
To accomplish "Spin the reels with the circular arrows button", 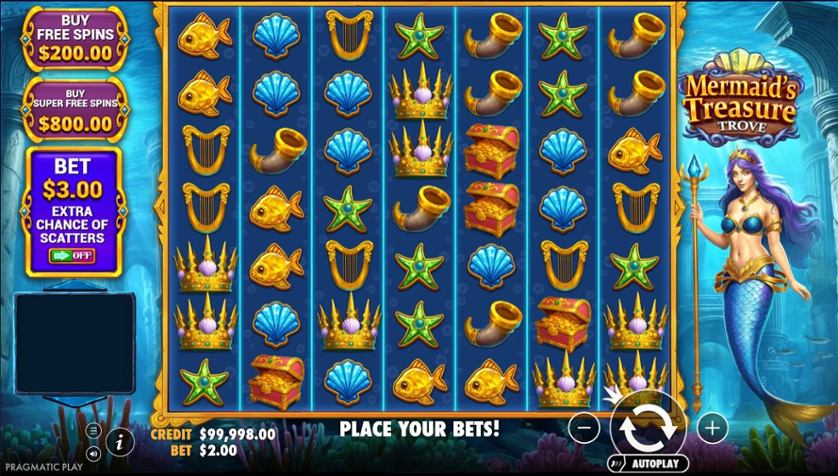I will click(x=648, y=428).
